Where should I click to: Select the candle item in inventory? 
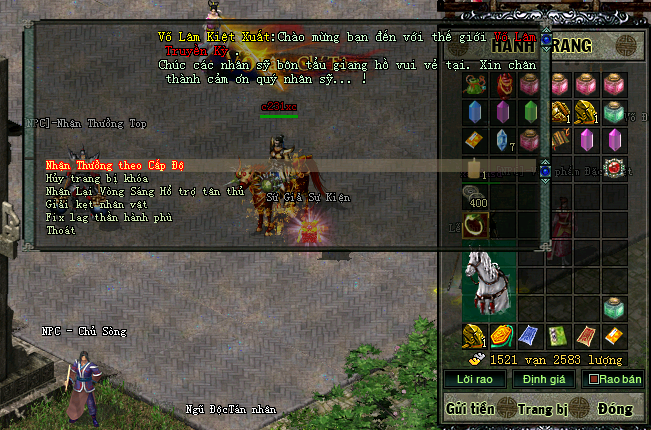click(x=474, y=167)
